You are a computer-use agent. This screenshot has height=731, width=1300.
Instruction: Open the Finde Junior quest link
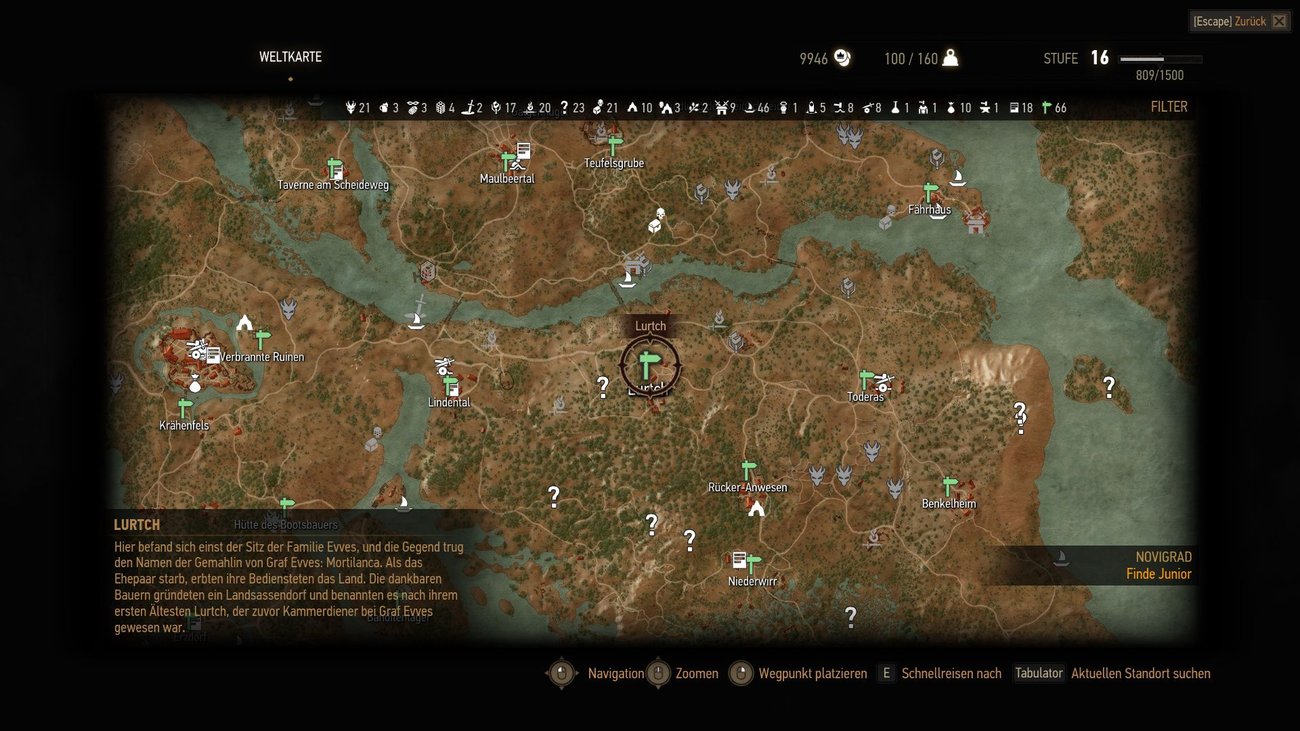click(1159, 574)
